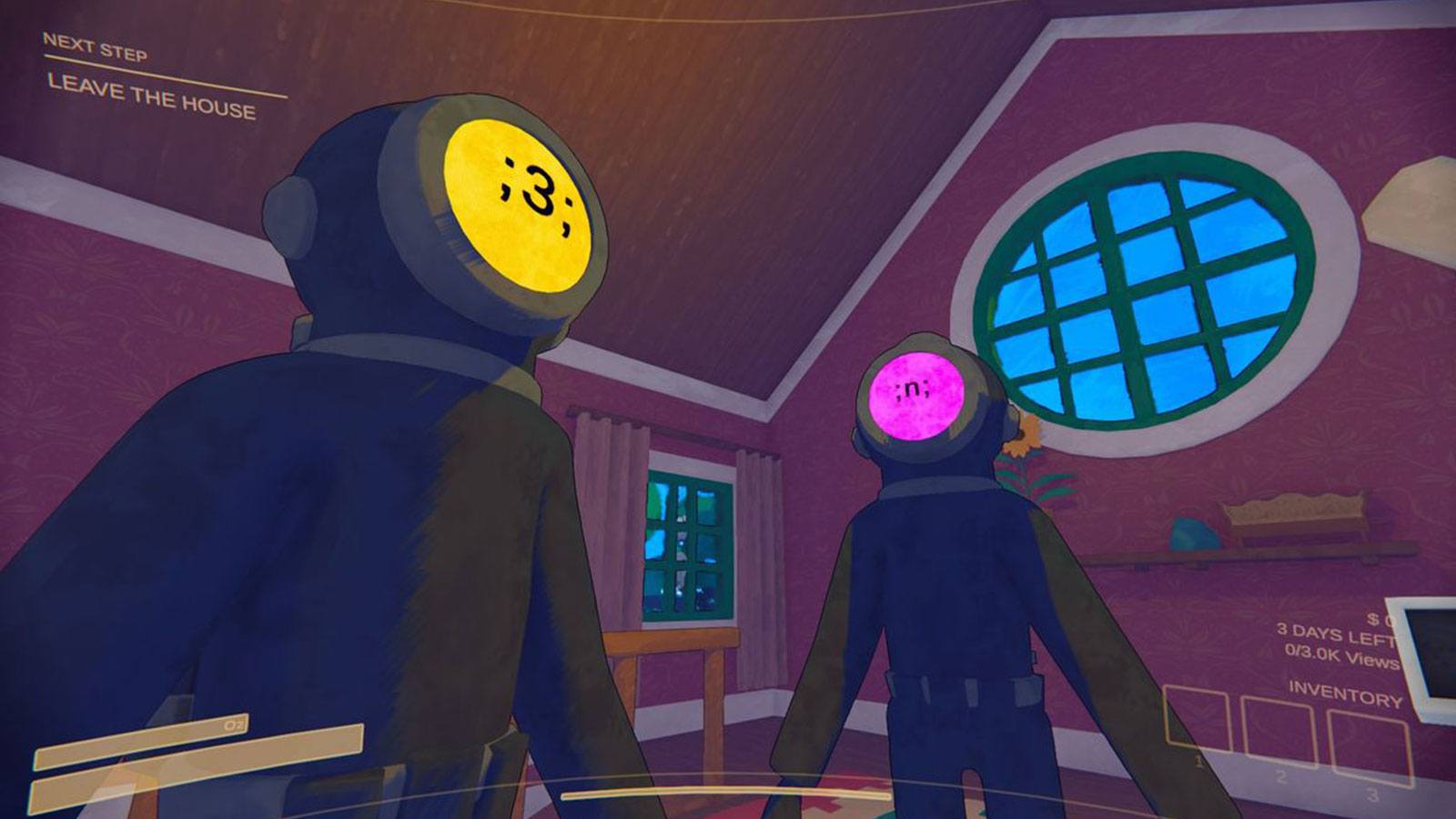This screenshot has height=819, width=1456.
Task: Expand the NEXT STEP objective panel
Action: point(146,68)
